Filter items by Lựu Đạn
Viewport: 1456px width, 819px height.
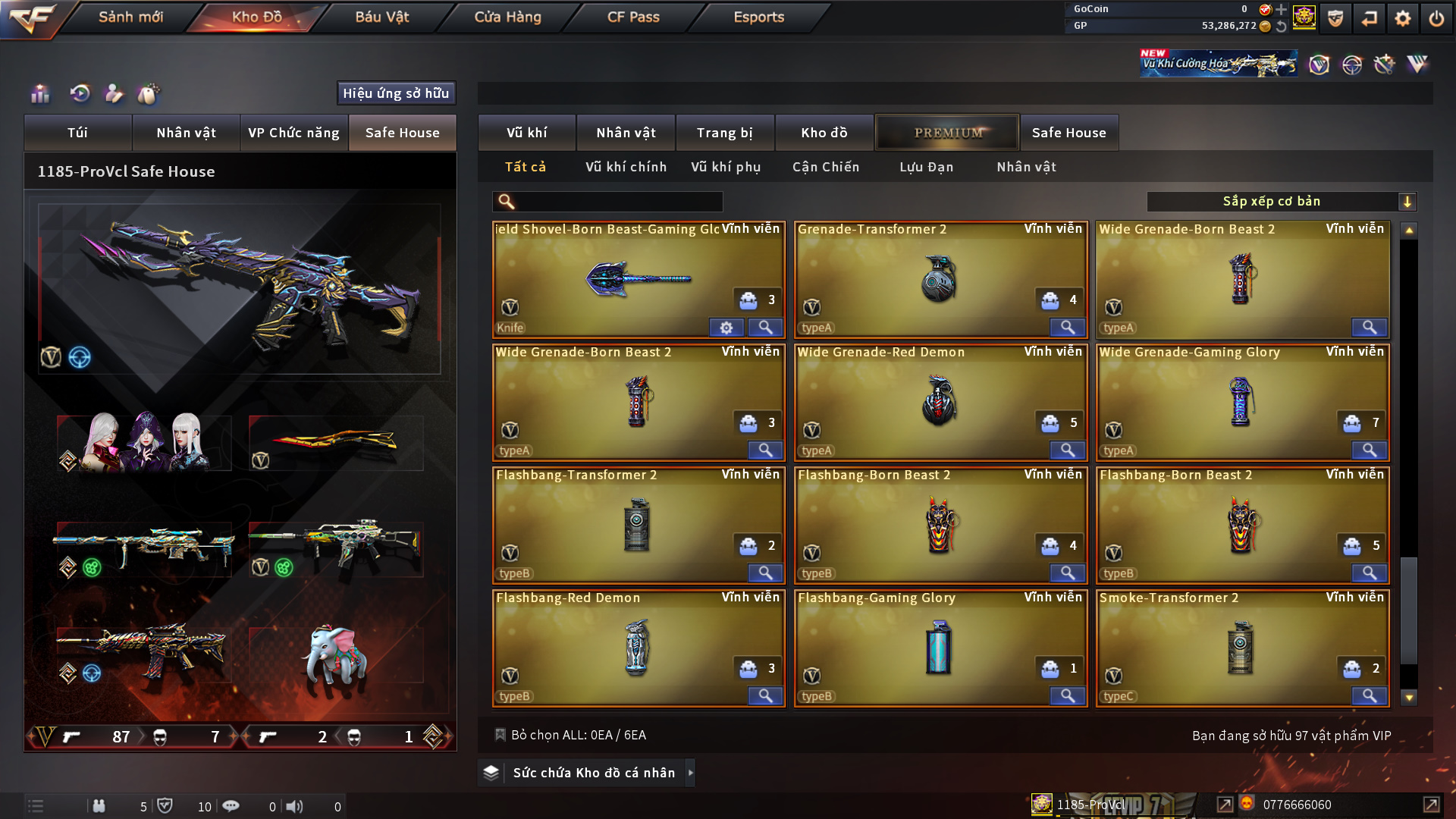[x=926, y=167]
